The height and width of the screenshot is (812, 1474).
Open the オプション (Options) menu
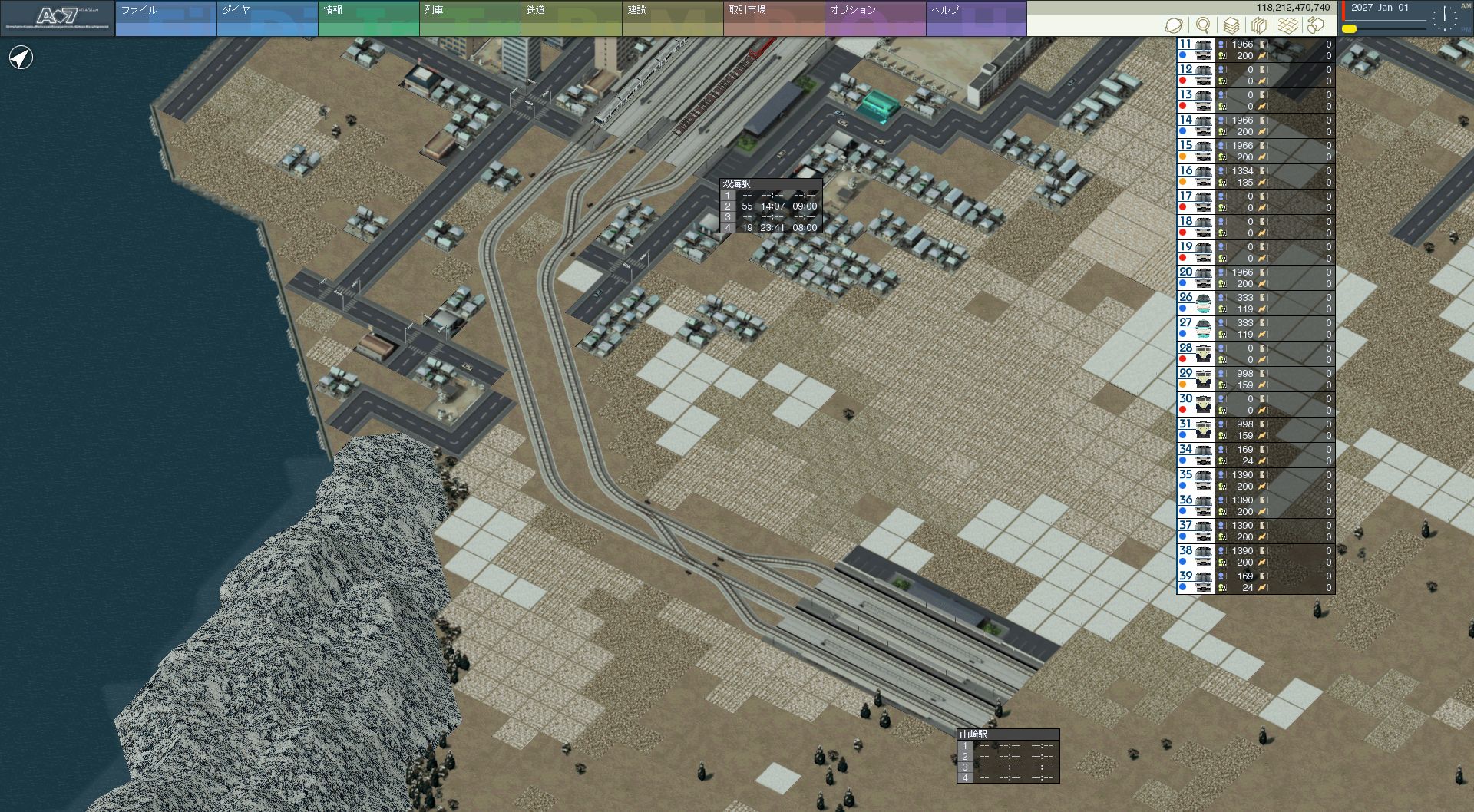[x=874, y=18]
